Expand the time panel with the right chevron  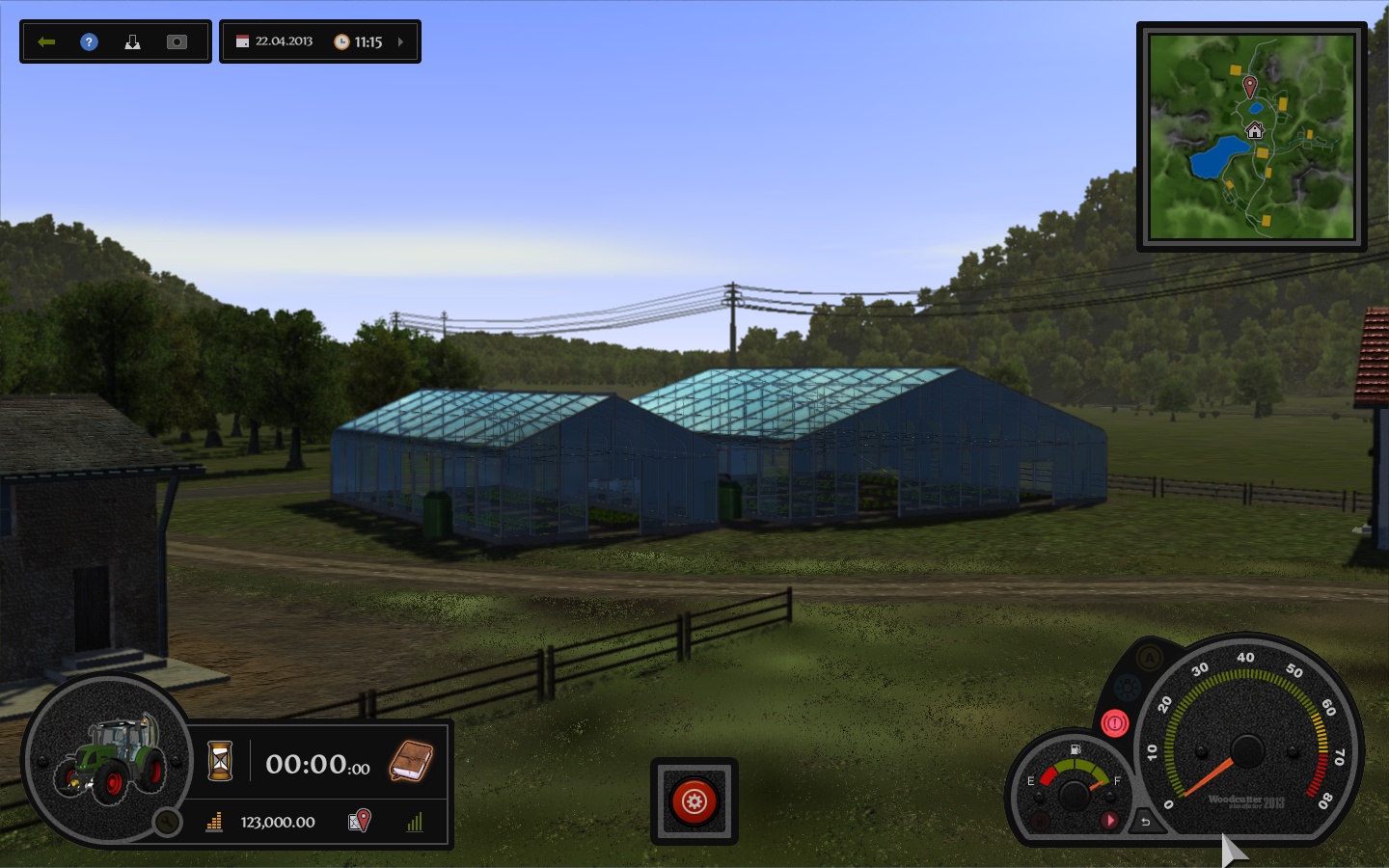[x=402, y=41]
